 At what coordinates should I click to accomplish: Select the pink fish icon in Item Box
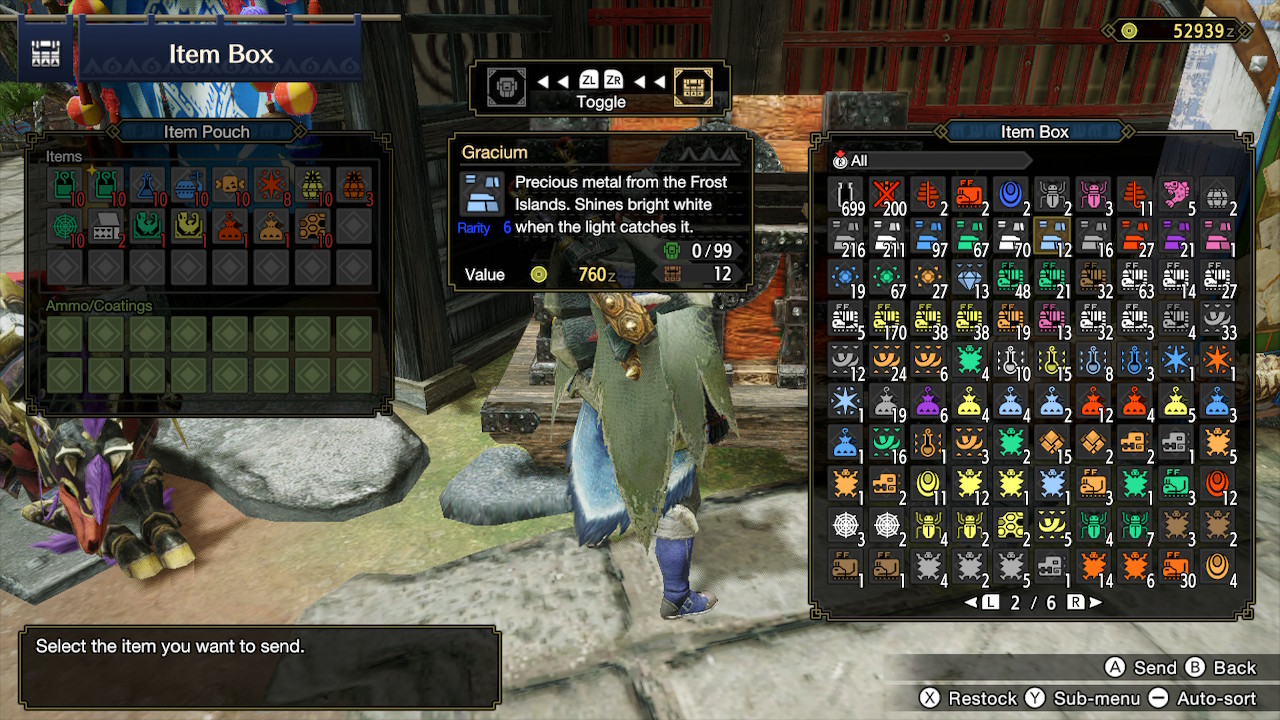[x=1174, y=192]
